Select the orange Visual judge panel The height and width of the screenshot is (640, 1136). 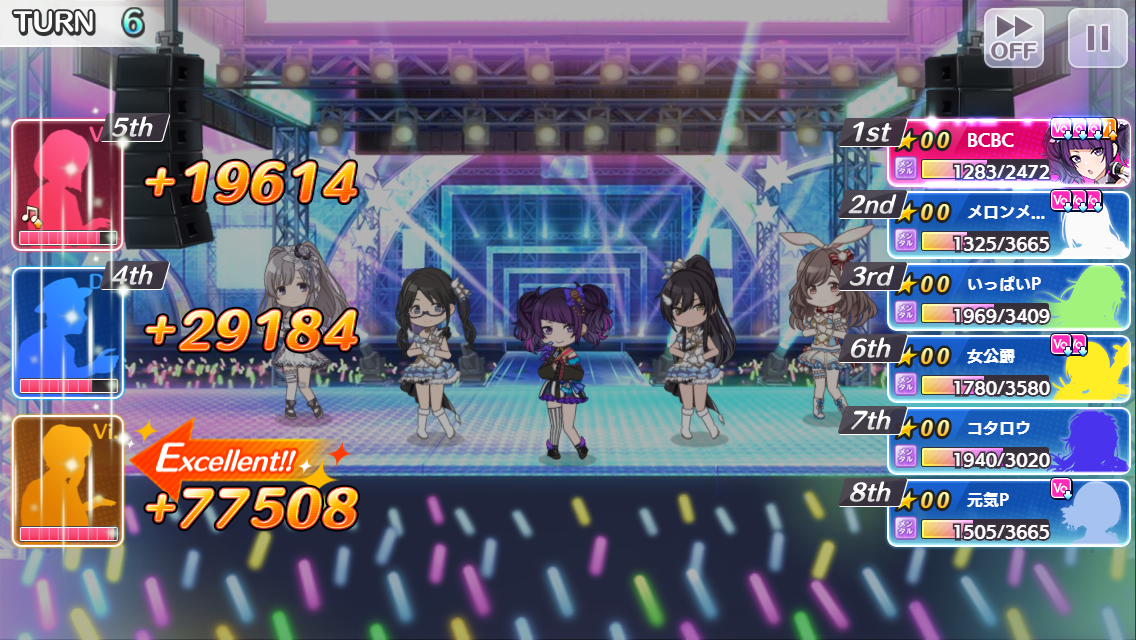(x=67, y=480)
